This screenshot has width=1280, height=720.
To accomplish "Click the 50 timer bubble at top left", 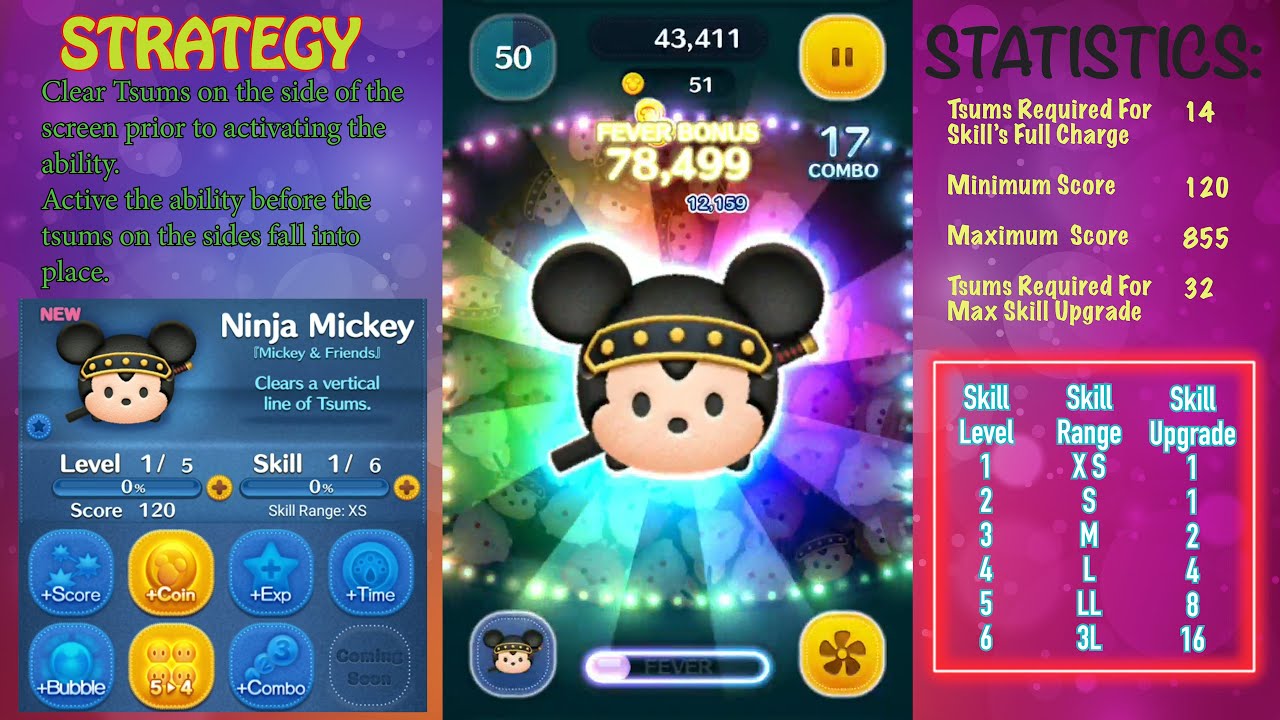I will click(x=512, y=57).
